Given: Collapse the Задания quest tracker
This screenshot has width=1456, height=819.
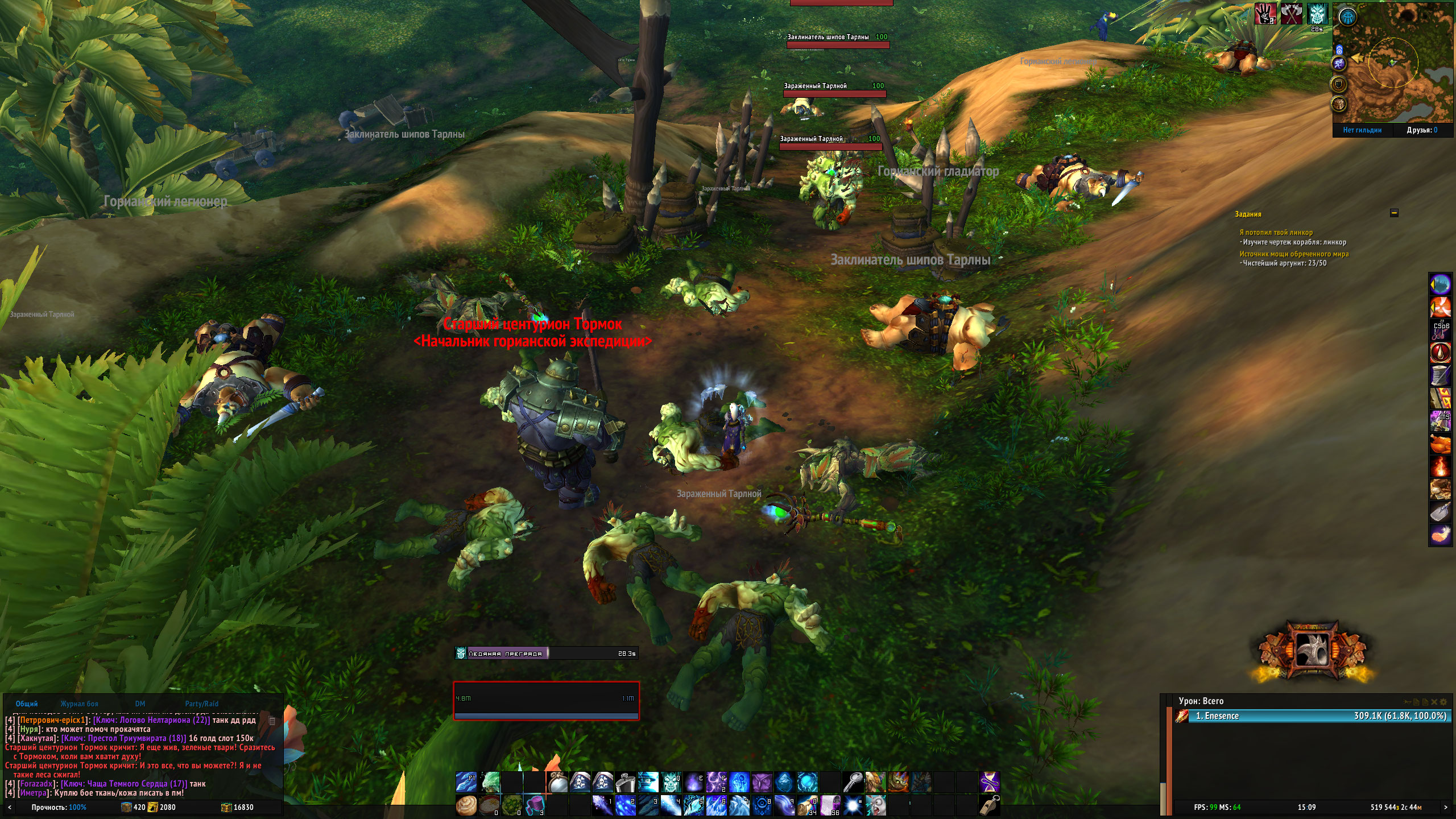Looking at the screenshot, I should point(1394,213).
